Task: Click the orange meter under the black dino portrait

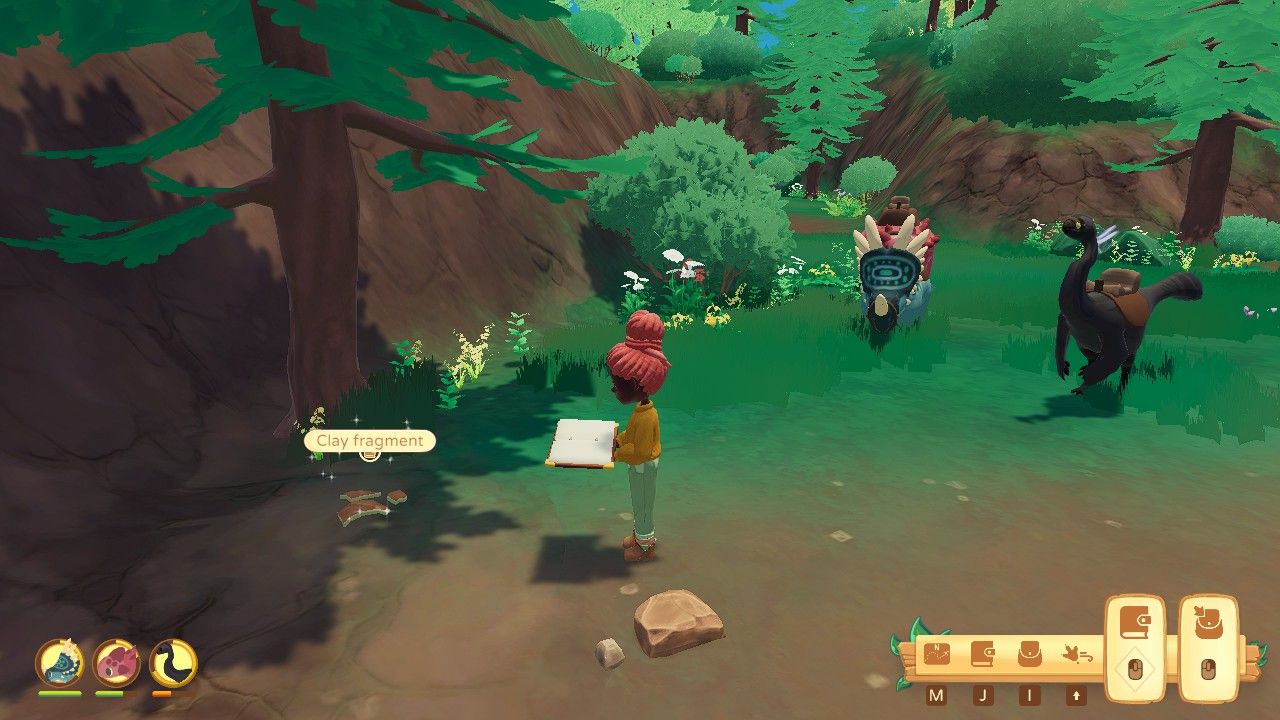Action: click(162, 693)
